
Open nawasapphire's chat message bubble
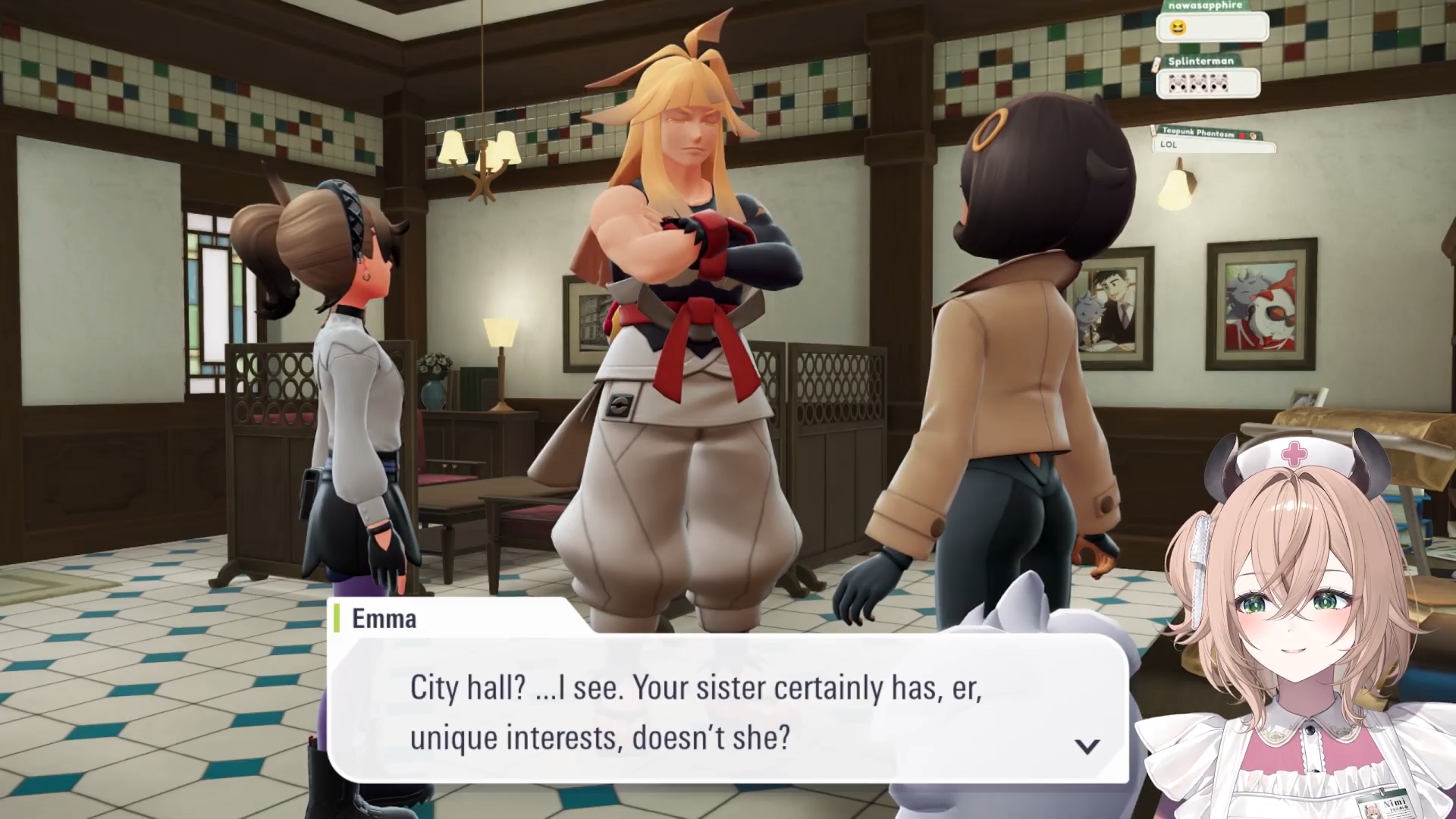(1211, 28)
